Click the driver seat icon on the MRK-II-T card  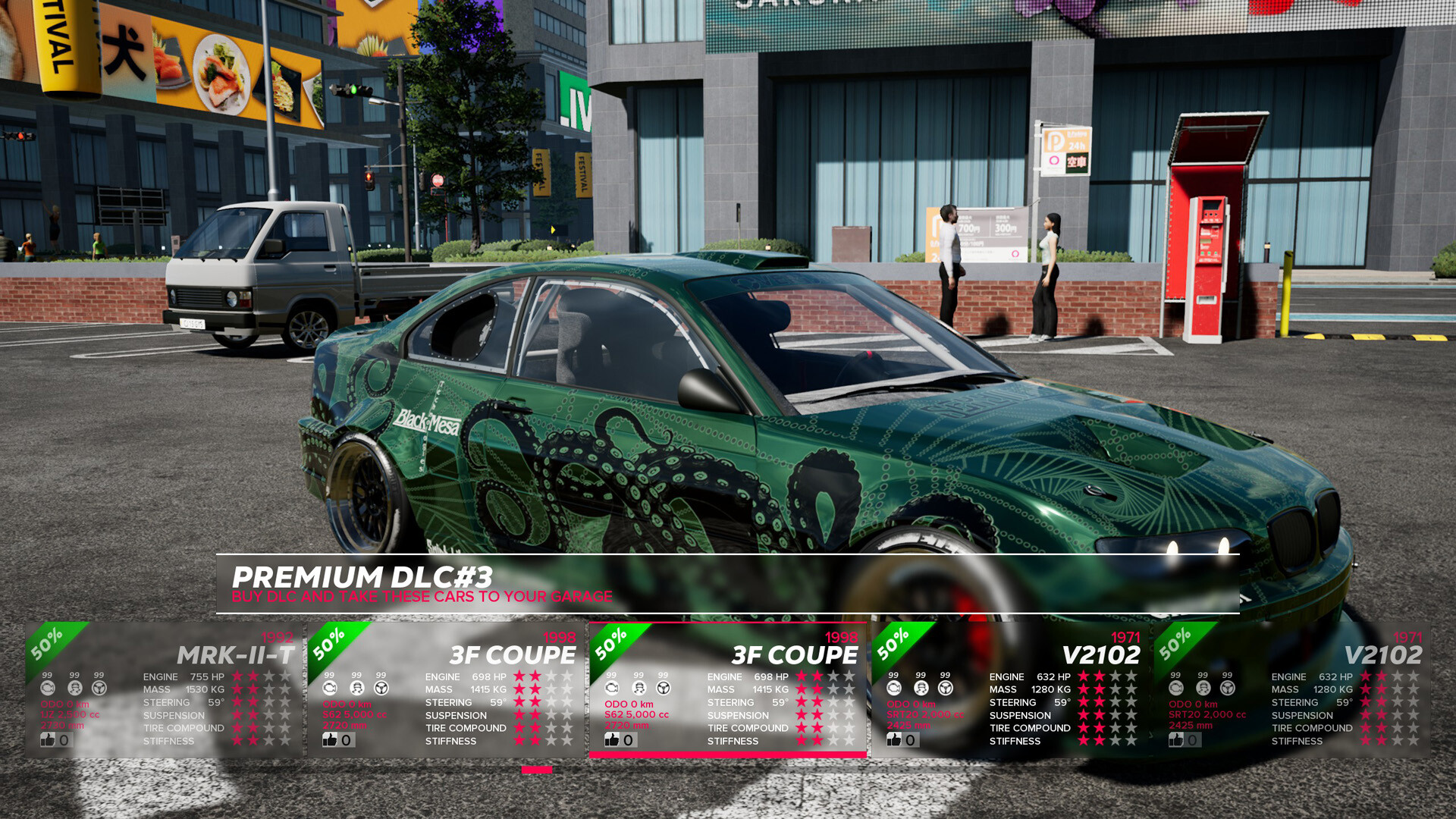coord(73,689)
